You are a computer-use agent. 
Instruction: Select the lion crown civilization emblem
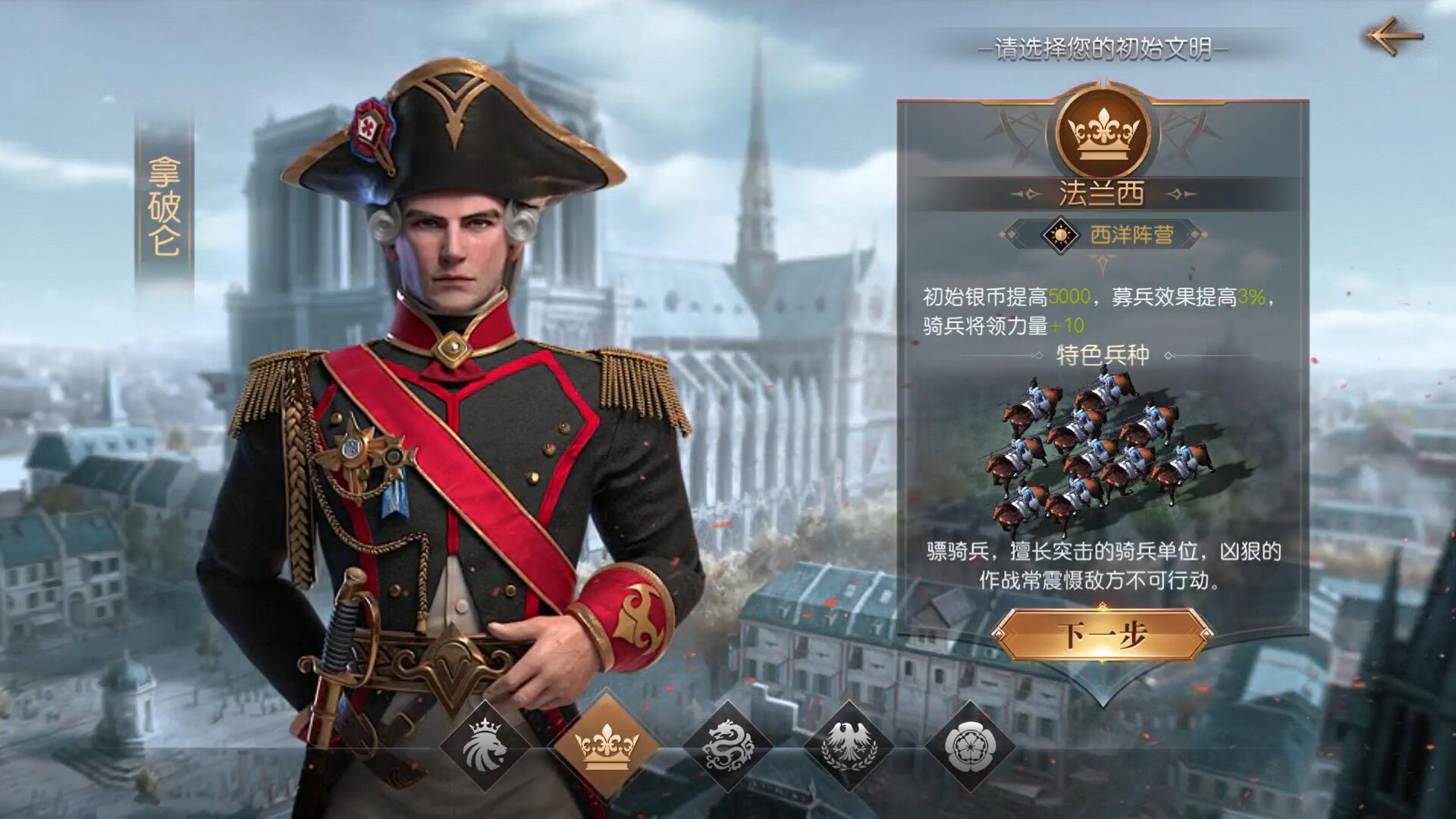(x=485, y=746)
